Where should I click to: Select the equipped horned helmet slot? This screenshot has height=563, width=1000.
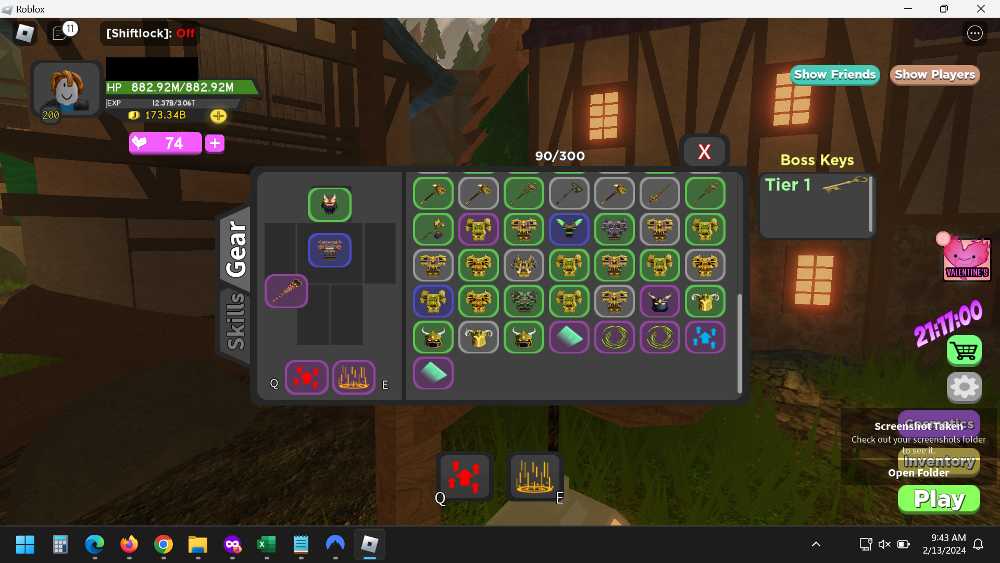[x=330, y=205]
